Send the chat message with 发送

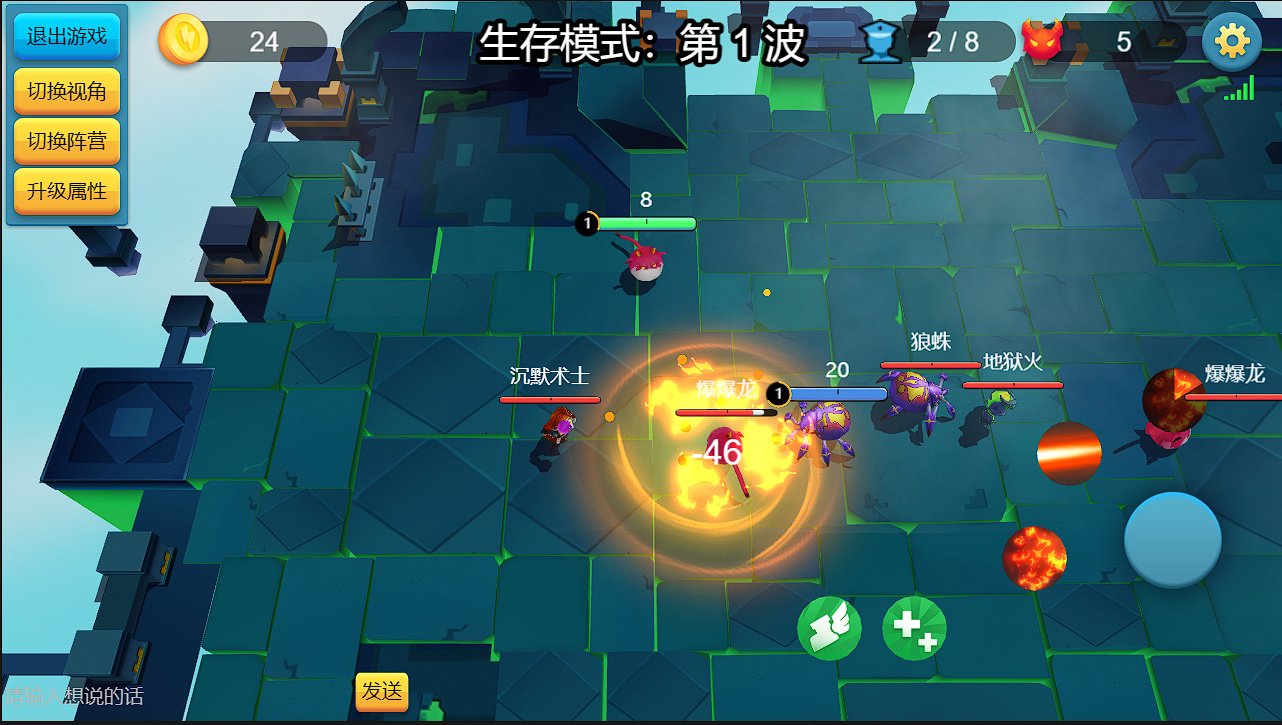(x=382, y=691)
